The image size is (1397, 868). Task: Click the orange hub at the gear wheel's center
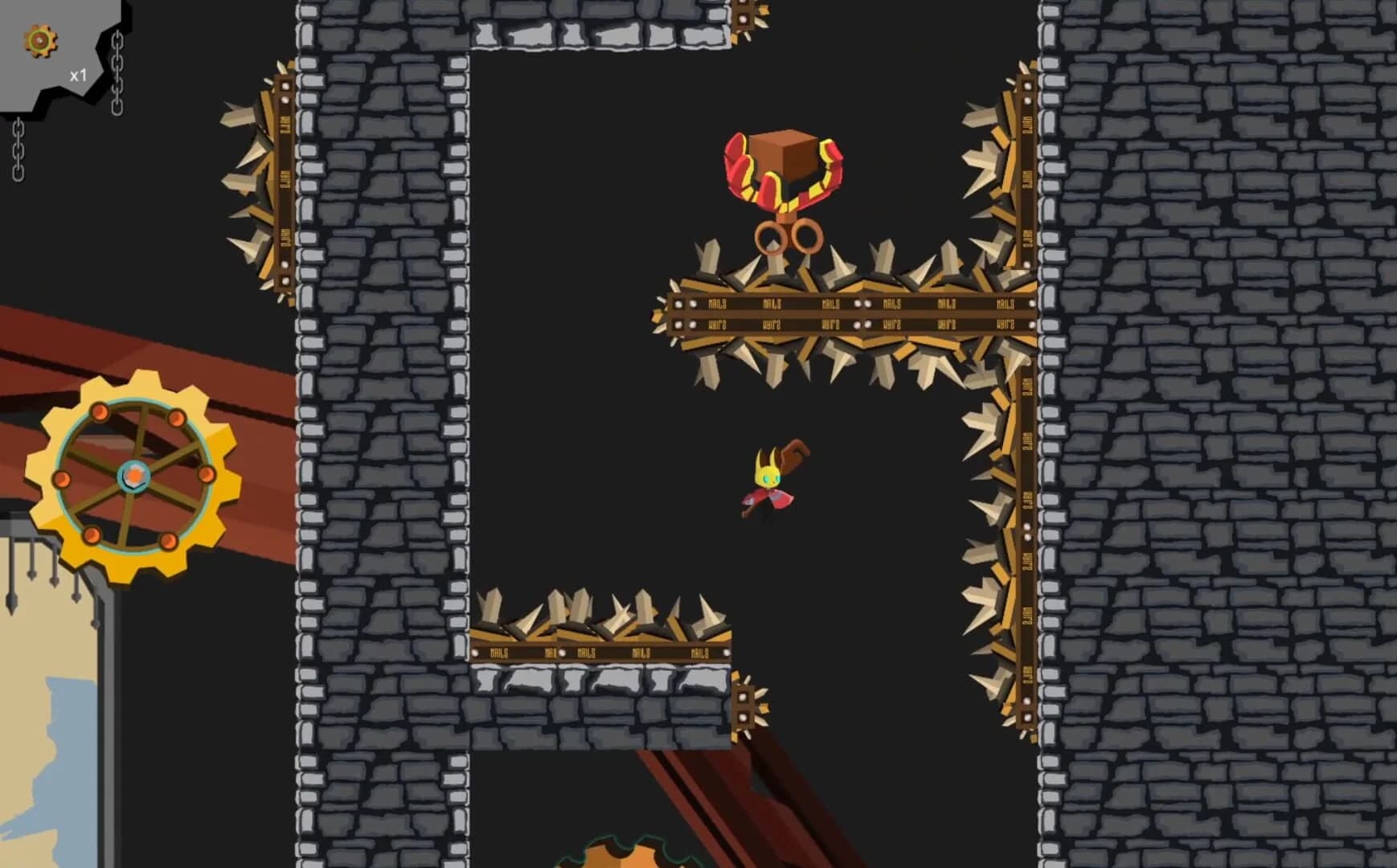point(135,476)
